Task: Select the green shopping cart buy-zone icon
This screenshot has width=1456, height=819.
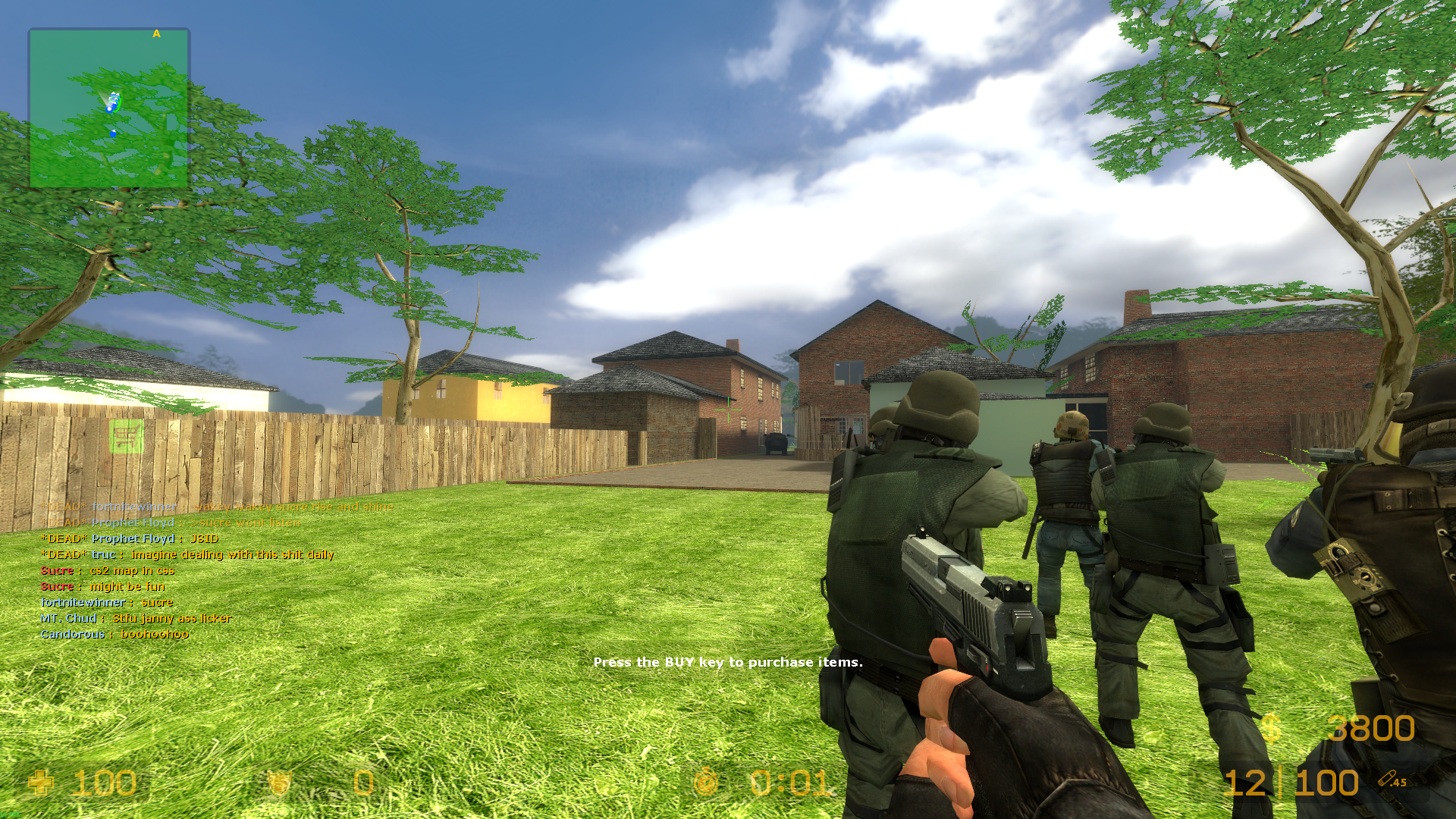Action: 126,436
